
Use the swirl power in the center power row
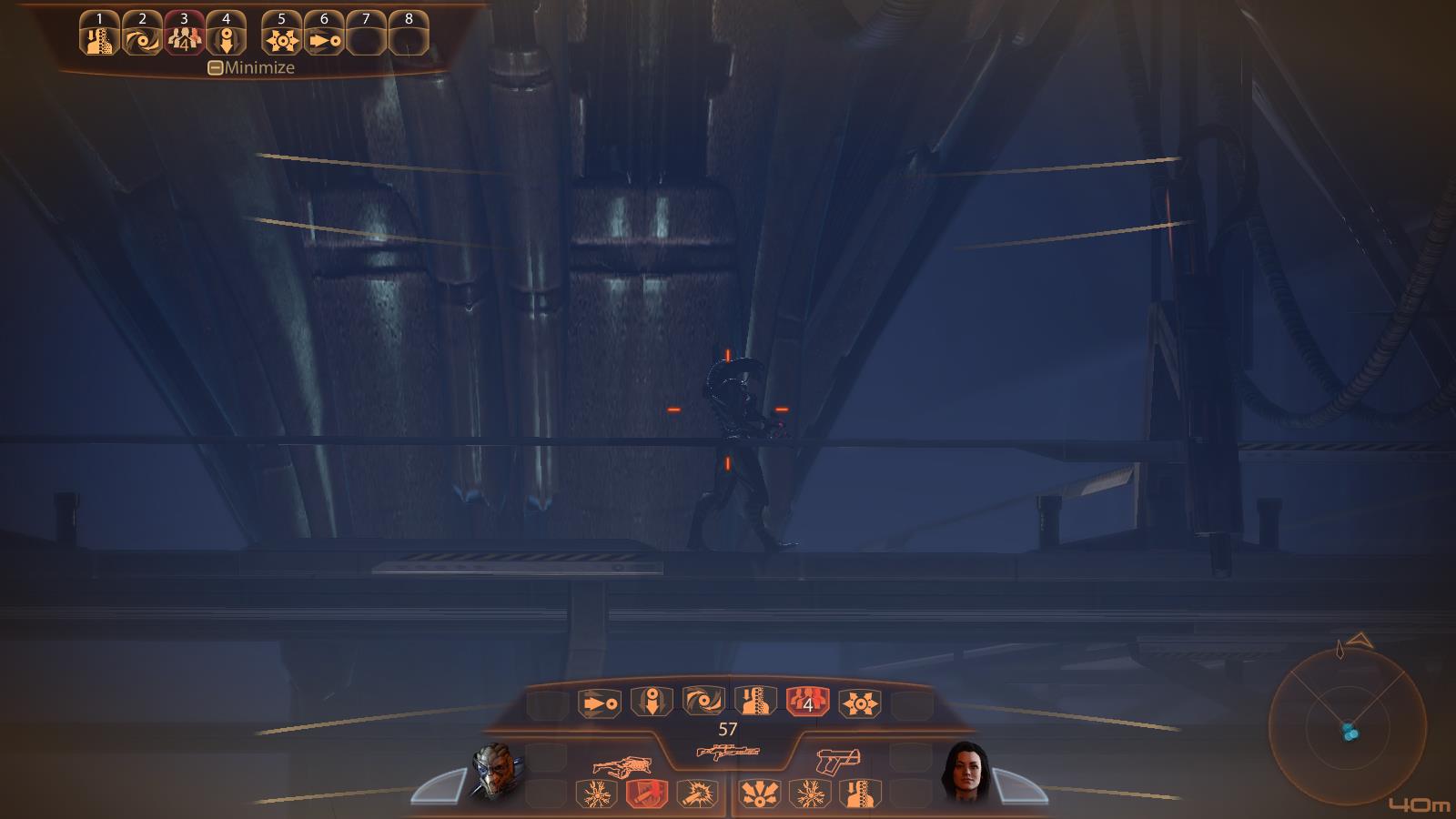coord(703,702)
